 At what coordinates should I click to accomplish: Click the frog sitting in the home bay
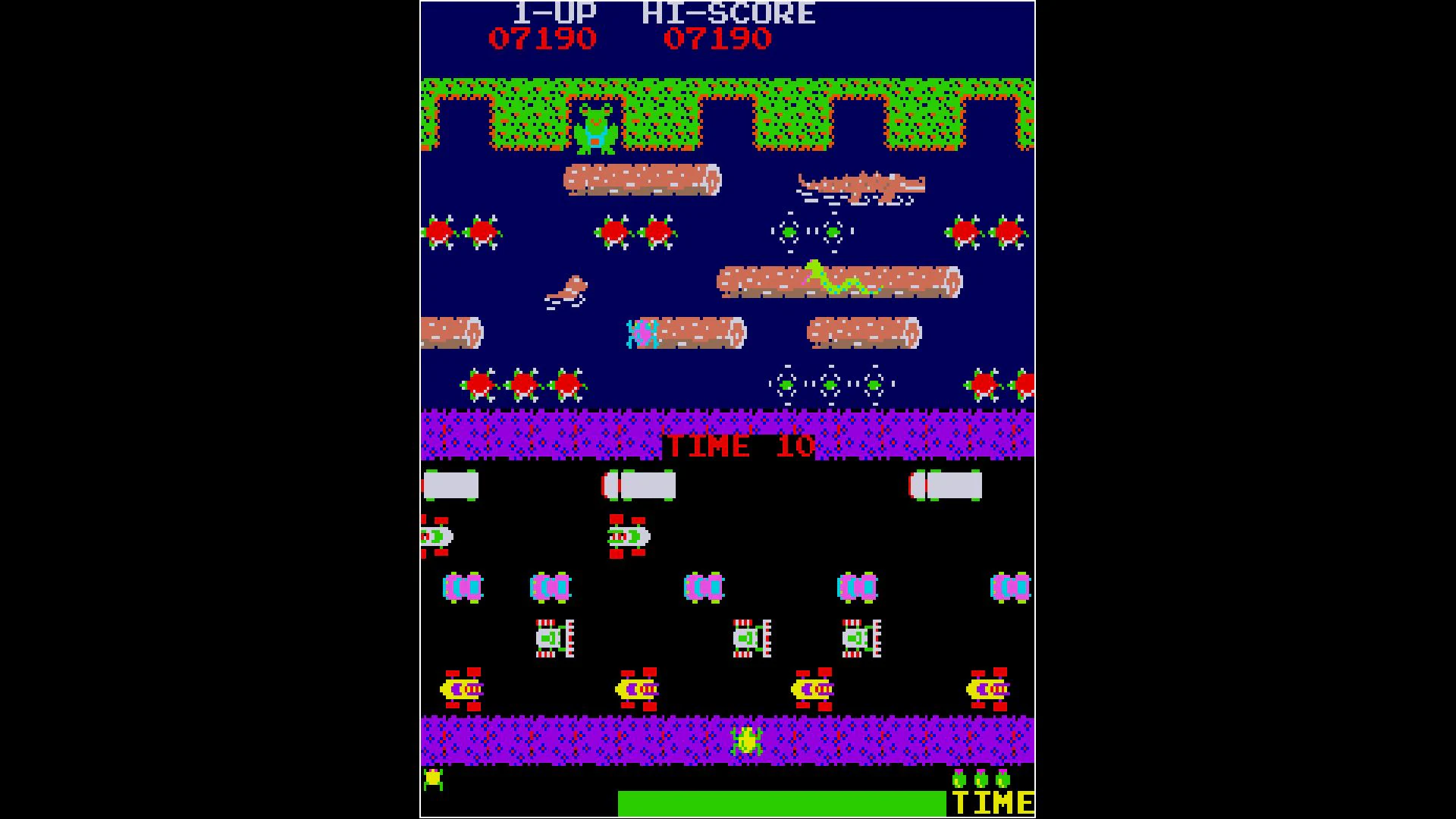[x=596, y=127]
